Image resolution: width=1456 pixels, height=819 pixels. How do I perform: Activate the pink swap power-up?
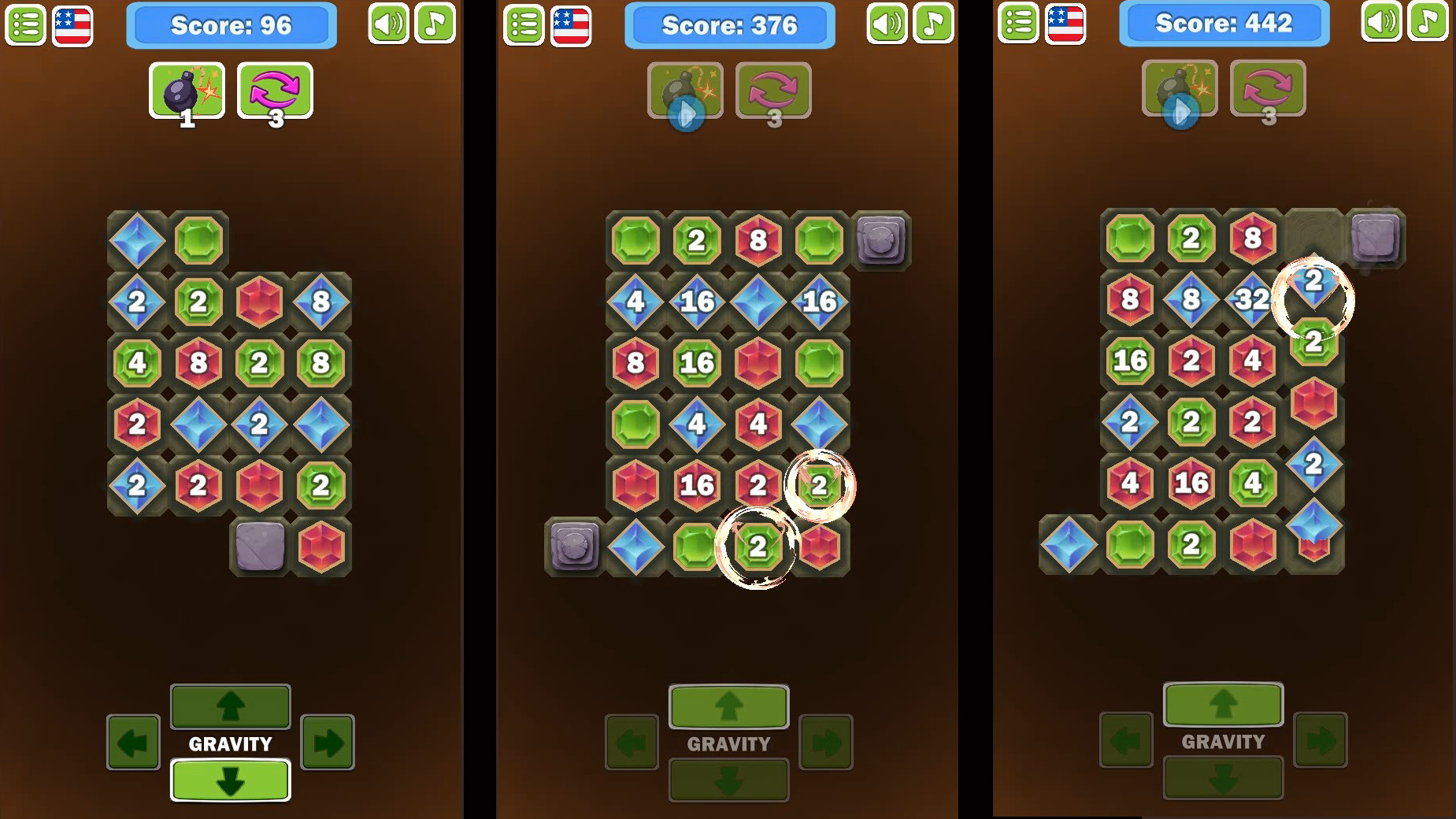pos(274,91)
